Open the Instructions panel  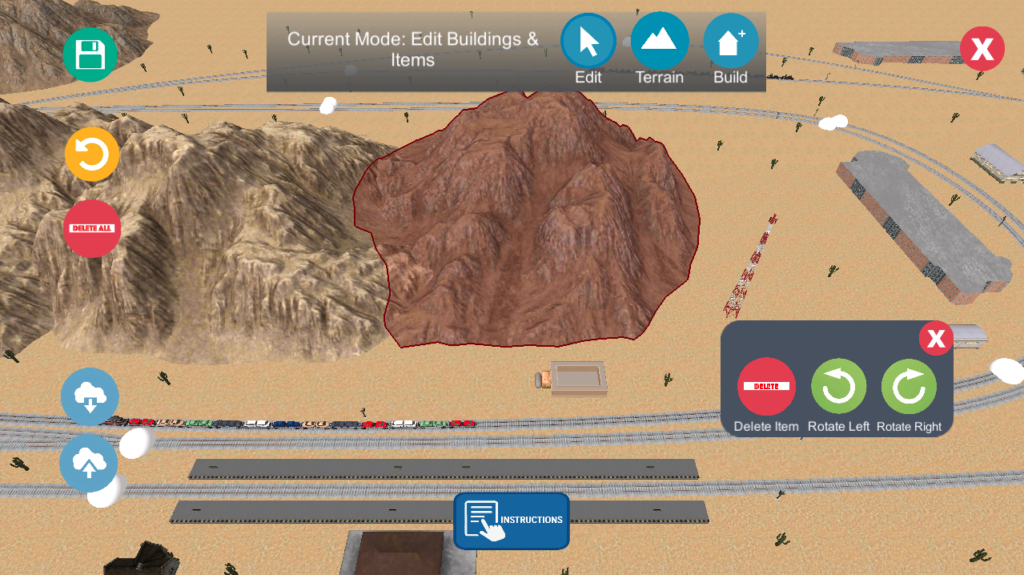point(511,520)
